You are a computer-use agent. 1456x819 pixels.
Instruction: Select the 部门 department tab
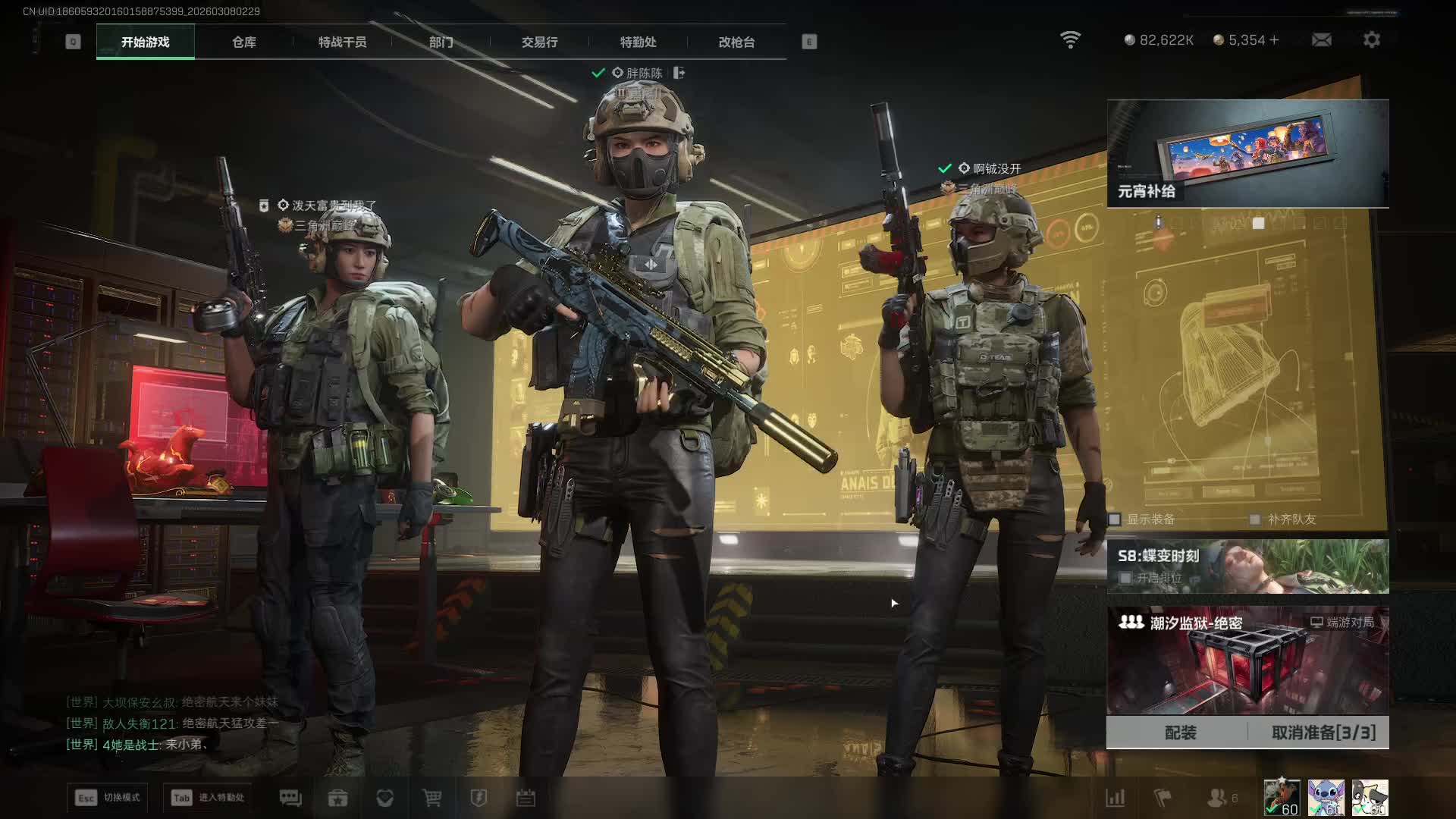[441, 42]
